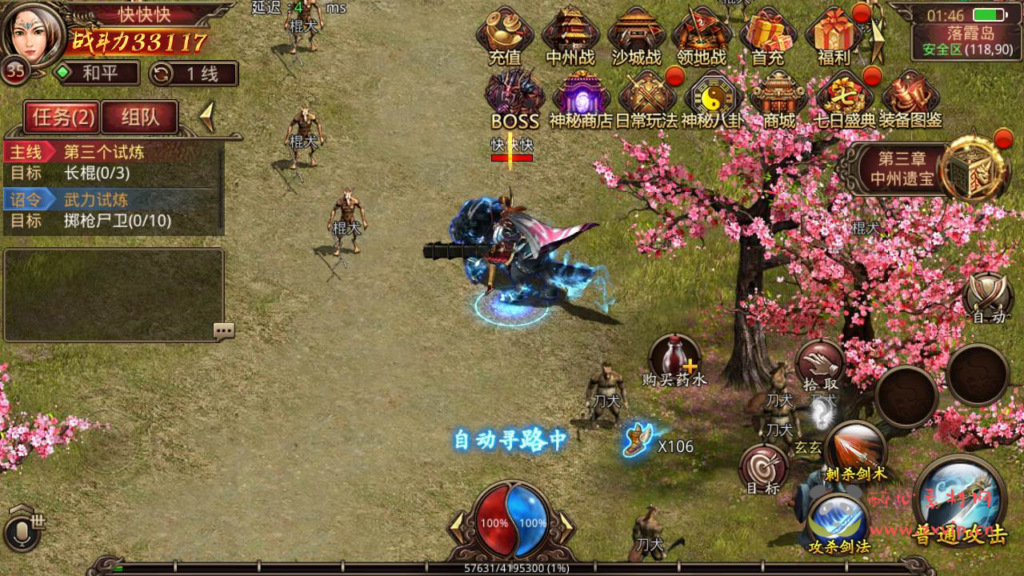Use the 刺杀剑术 sword skill
1024x576 pixels.
coord(855,450)
